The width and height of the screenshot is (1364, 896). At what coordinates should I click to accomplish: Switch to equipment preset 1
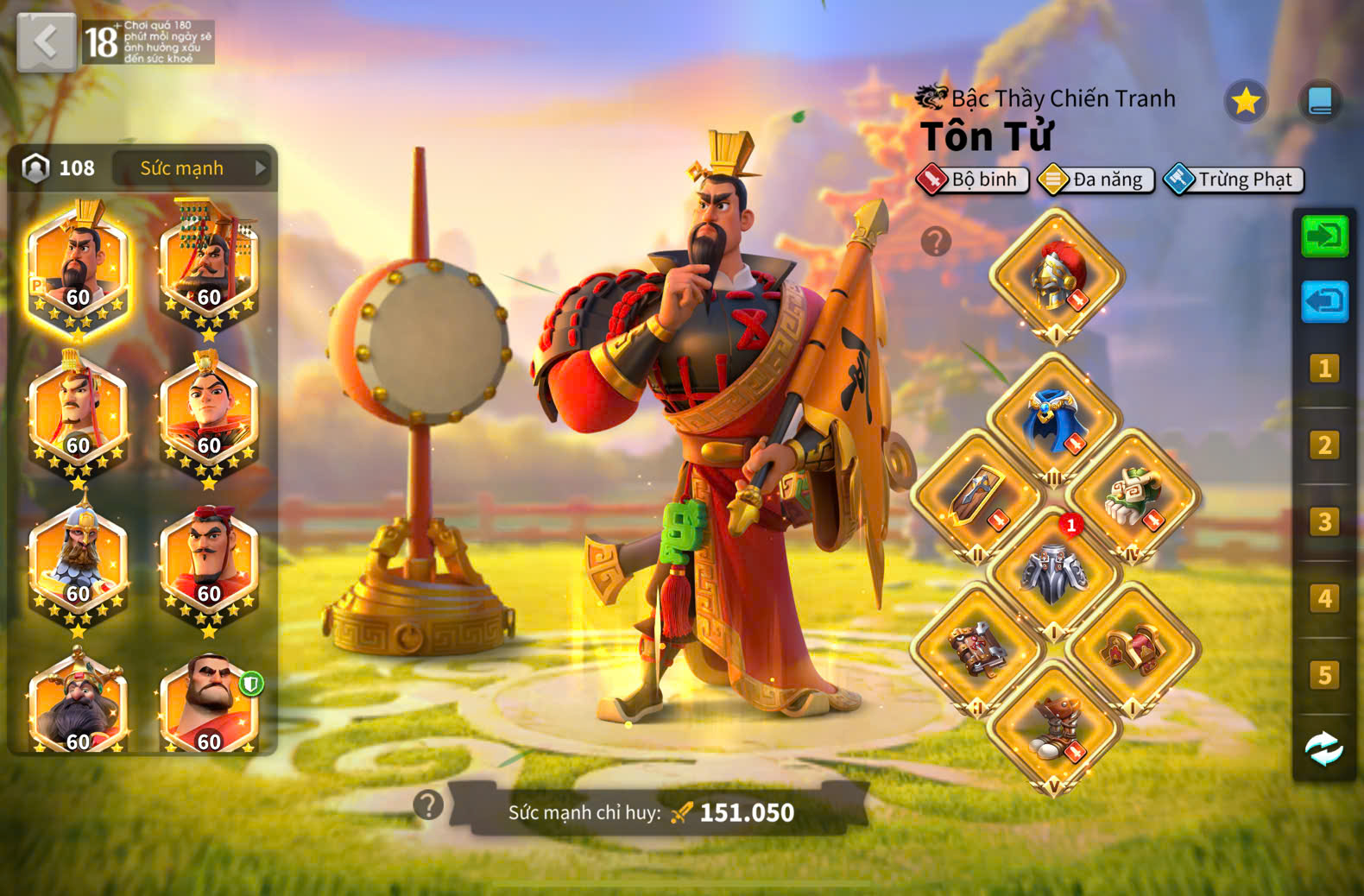coord(1324,369)
